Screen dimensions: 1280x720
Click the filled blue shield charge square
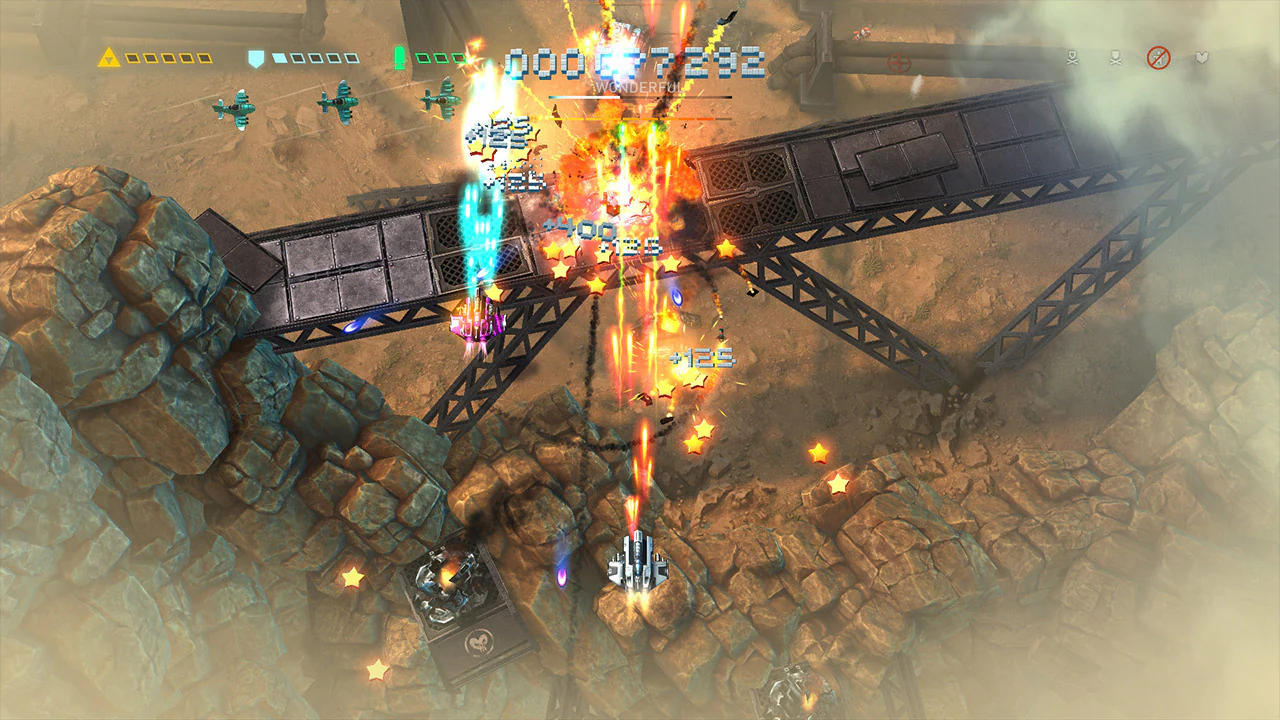[278, 58]
